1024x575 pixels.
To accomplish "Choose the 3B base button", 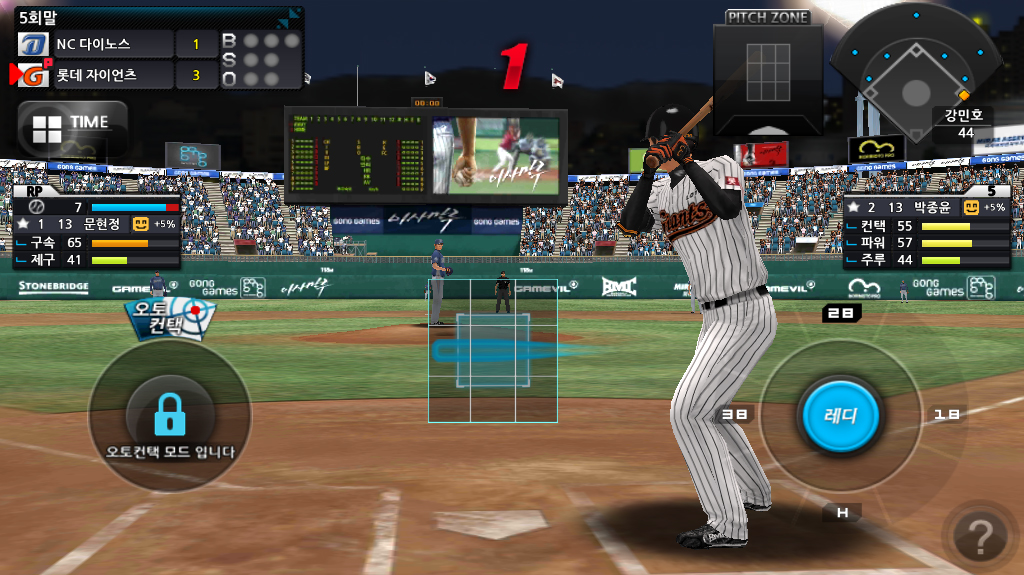I will [735, 414].
